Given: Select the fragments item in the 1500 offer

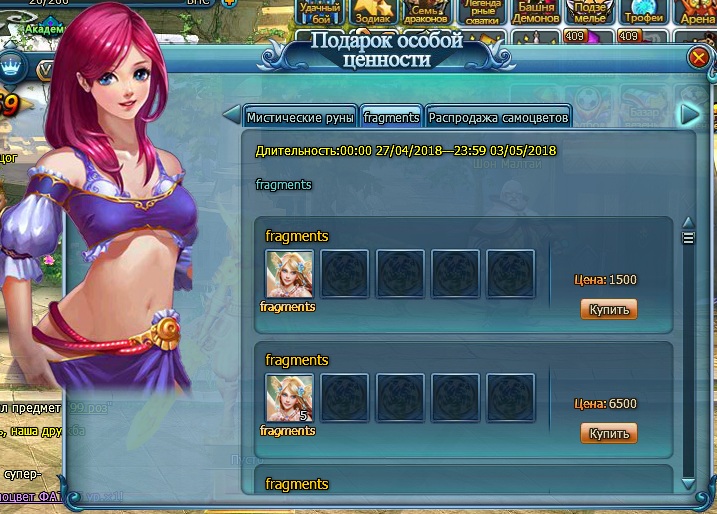Looking at the screenshot, I should (289, 273).
